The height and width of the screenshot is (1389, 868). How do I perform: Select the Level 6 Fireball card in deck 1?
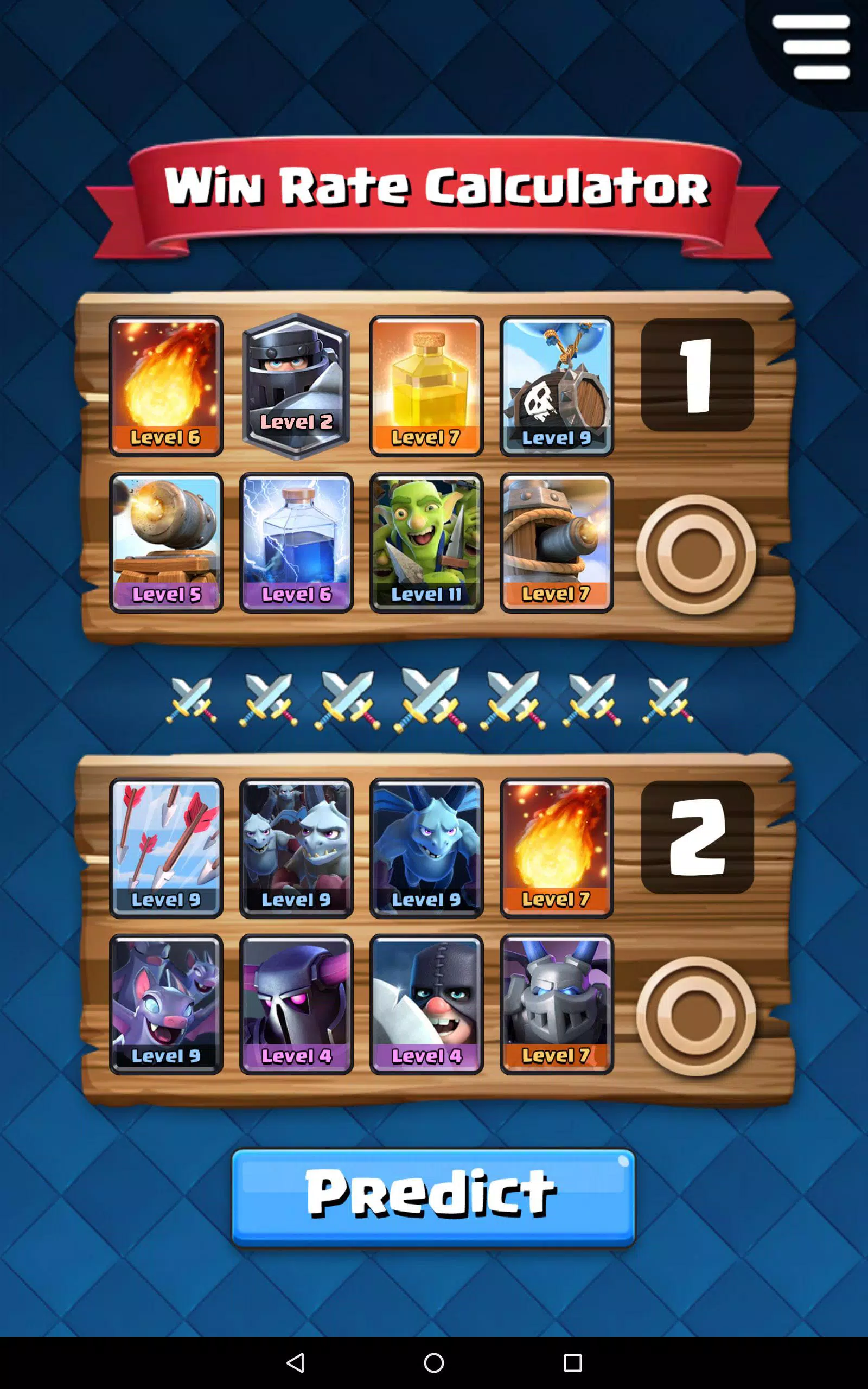[166, 384]
